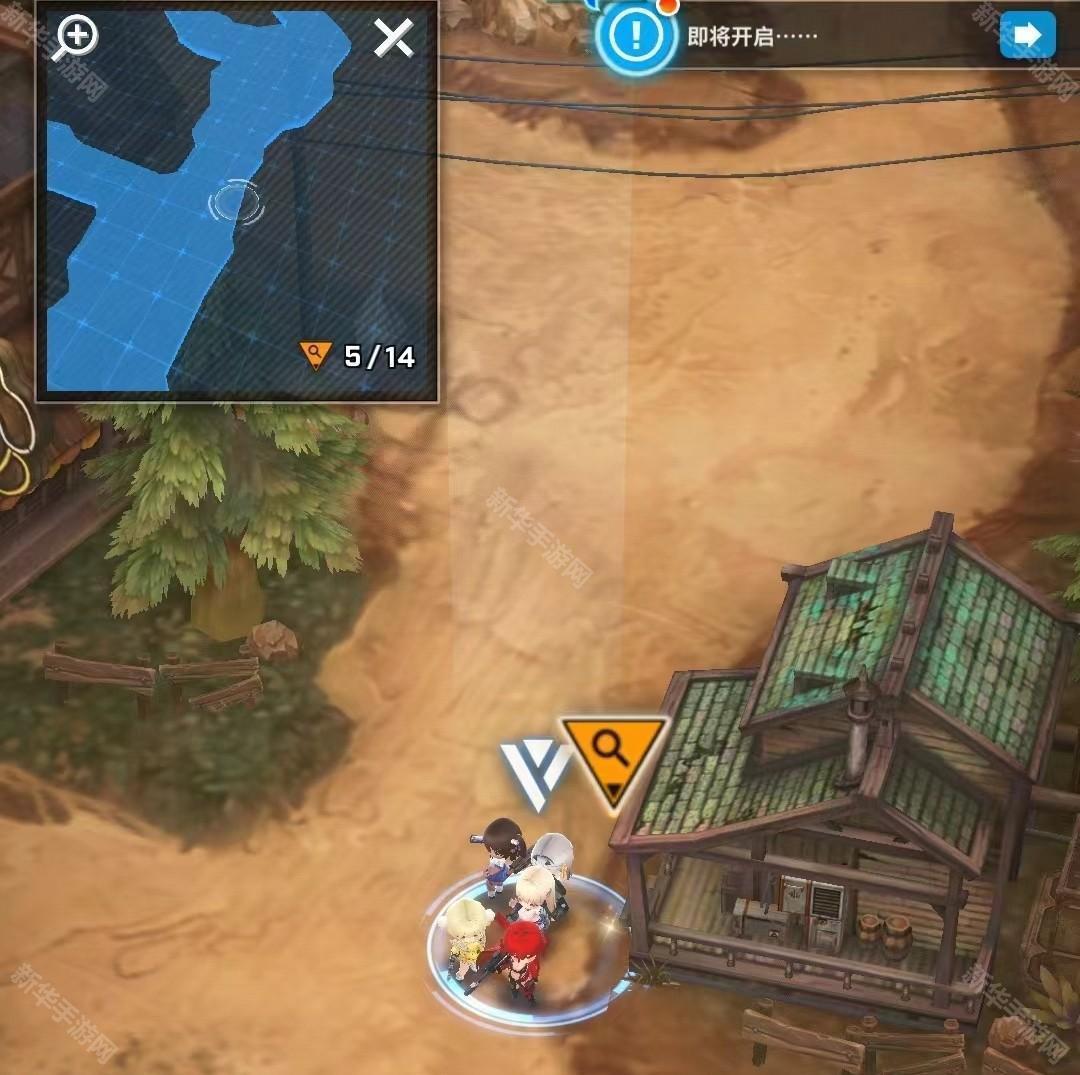Open the blue exclamation event notice
The image size is (1080, 1075).
point(634,37)
